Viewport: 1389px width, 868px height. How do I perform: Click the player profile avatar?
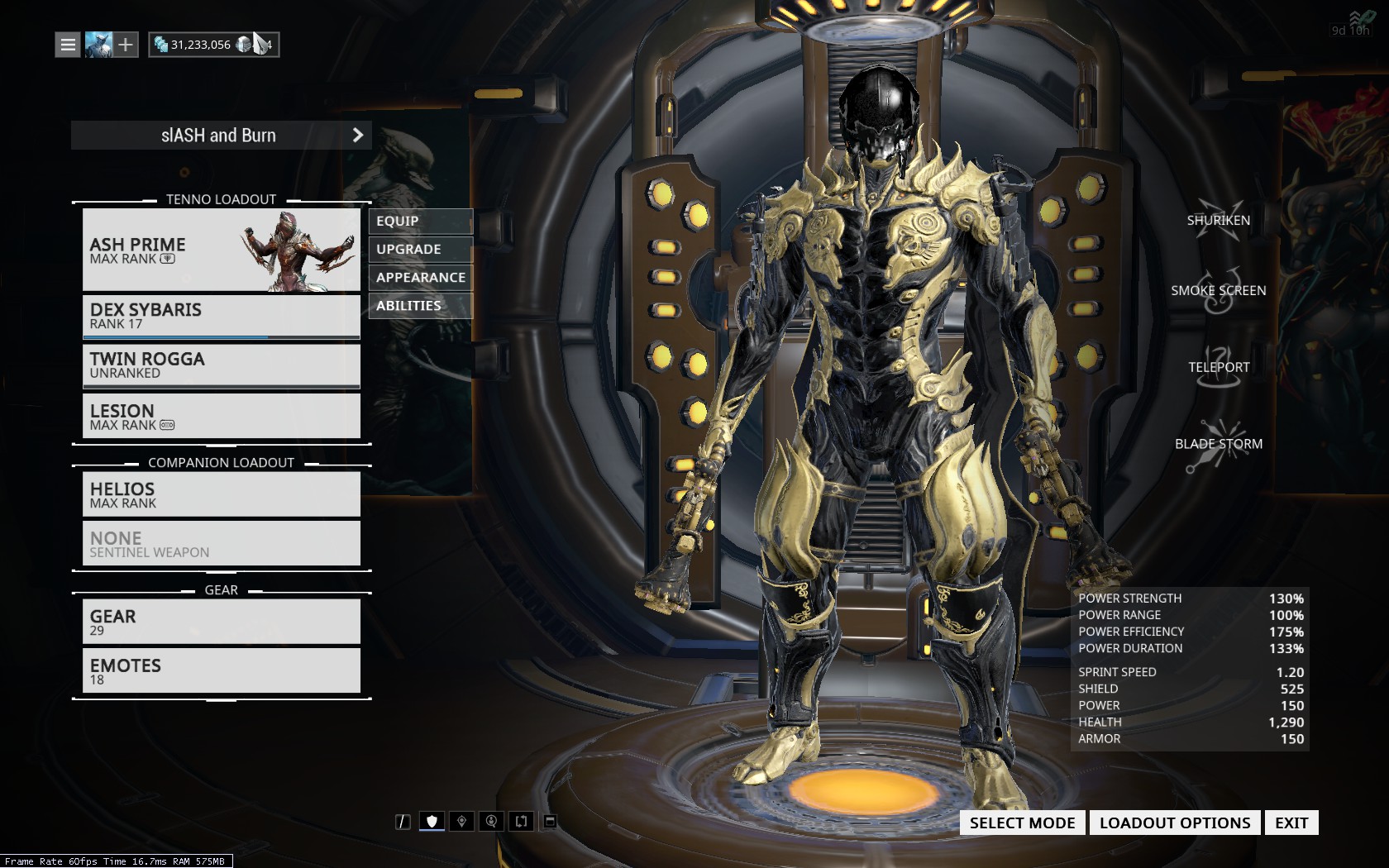click(98, 45)
